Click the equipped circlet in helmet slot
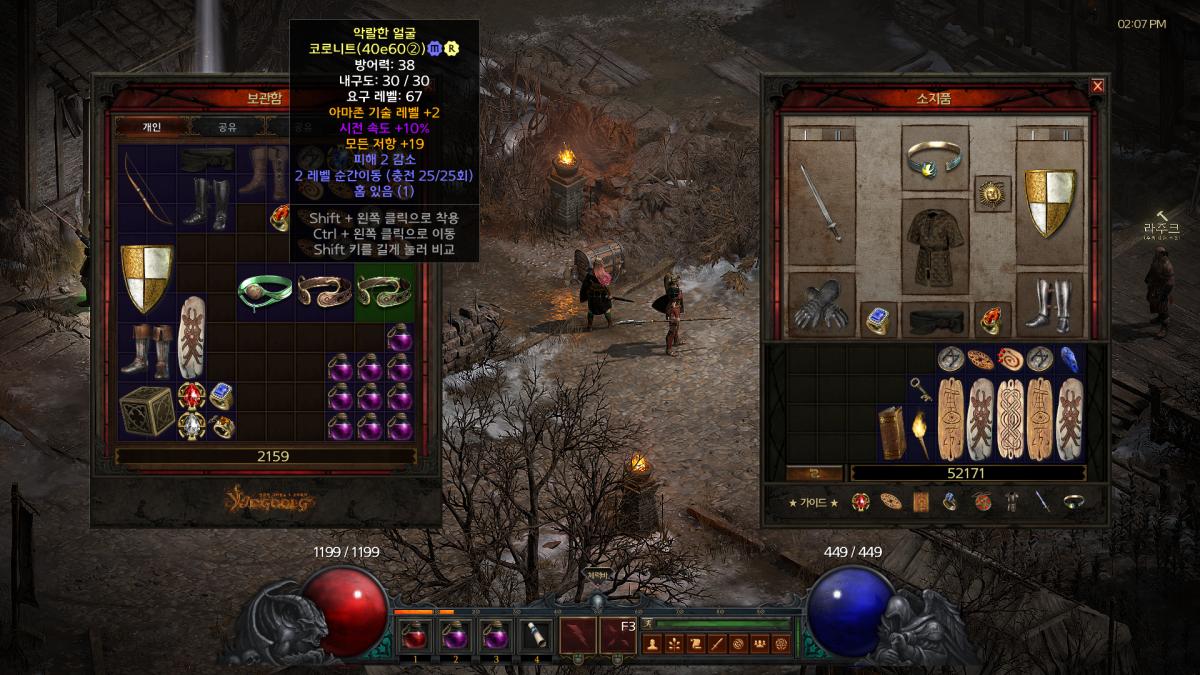Image resolution: width=1200 pixels, height=675 pixels. tap(935, 157)
